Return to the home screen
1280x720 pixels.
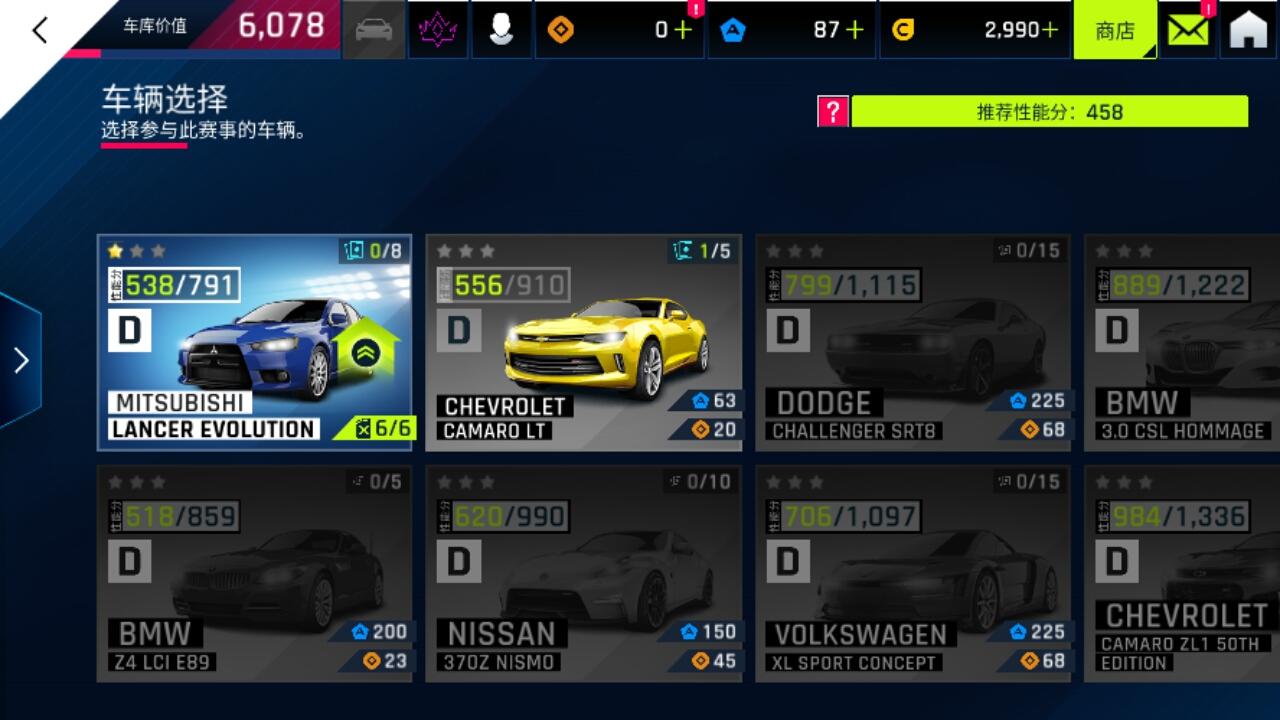1248,30
